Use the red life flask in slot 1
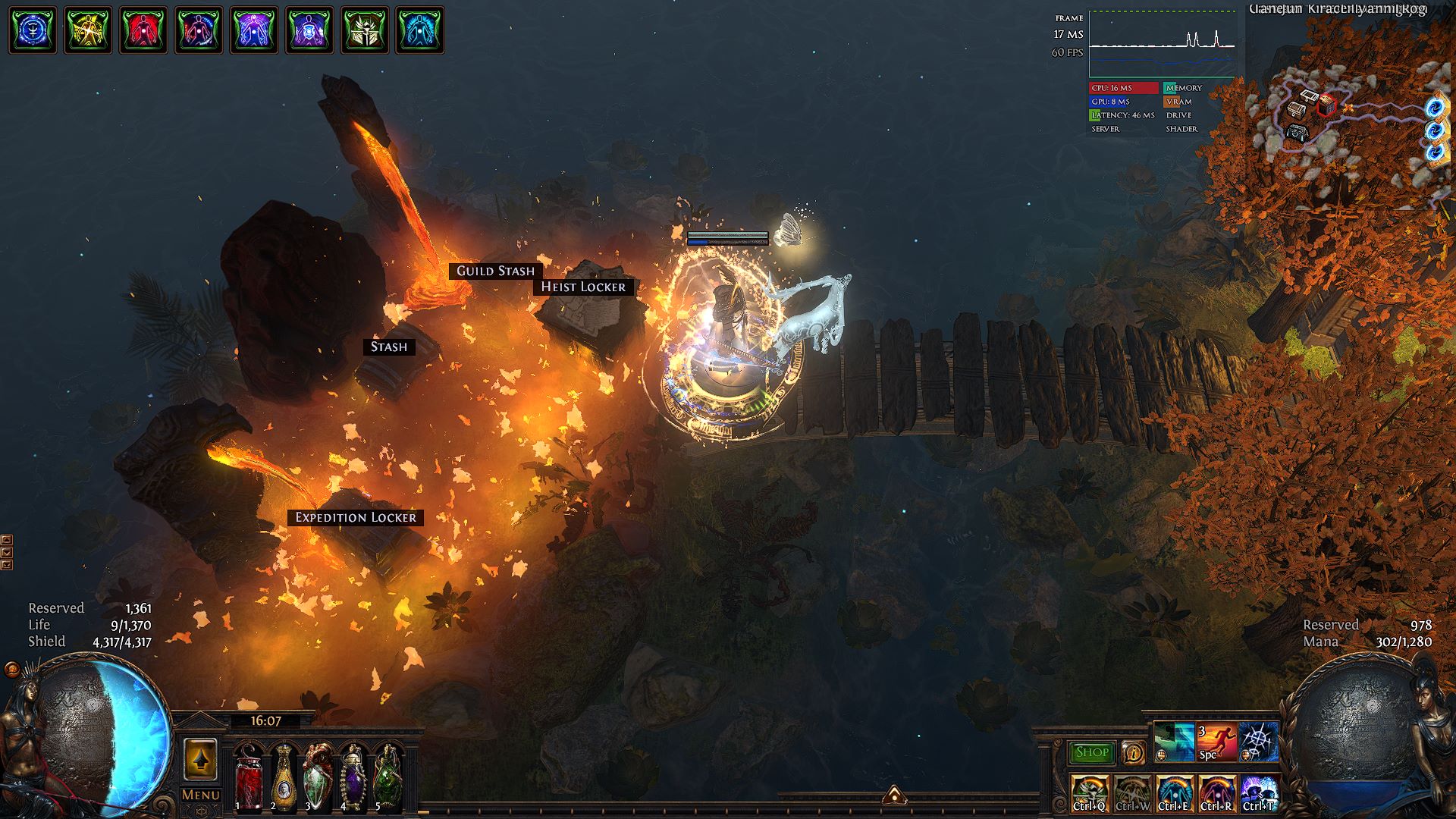Image resolution: width=1456 pixels, height=819 pixels. [x=248, y=777]
